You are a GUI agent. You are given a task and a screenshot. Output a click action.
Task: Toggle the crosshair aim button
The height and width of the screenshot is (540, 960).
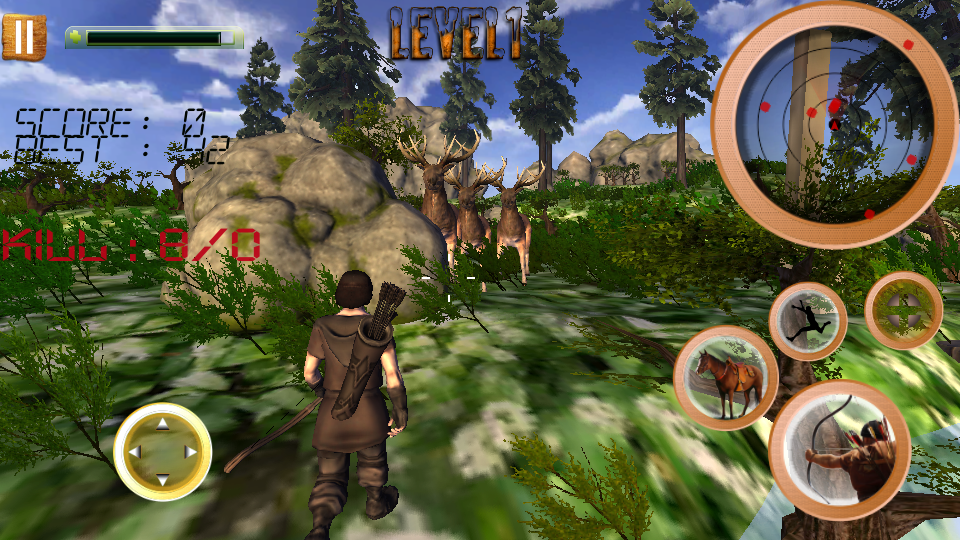[903, 311]
